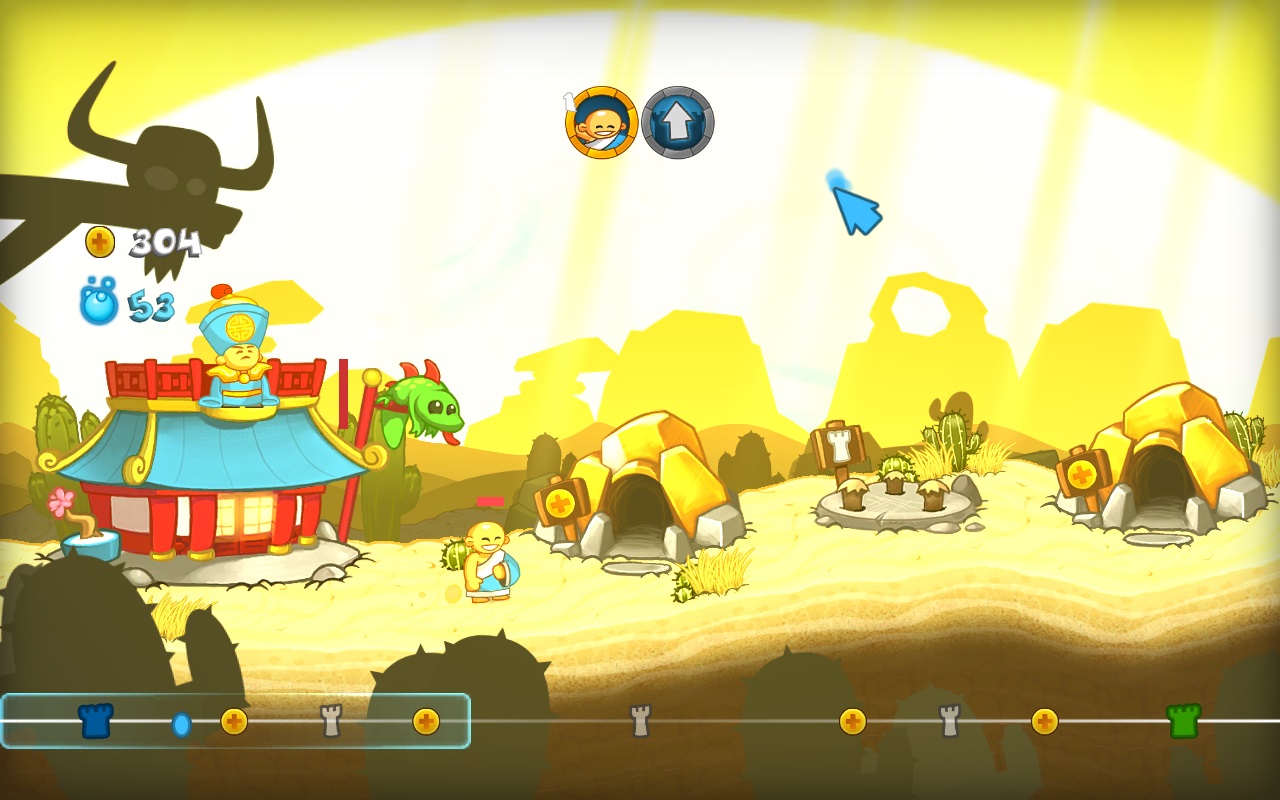Jump to the green enemy castle marker
Viewport: 1280px width, 800px height.
point(1183,720)
